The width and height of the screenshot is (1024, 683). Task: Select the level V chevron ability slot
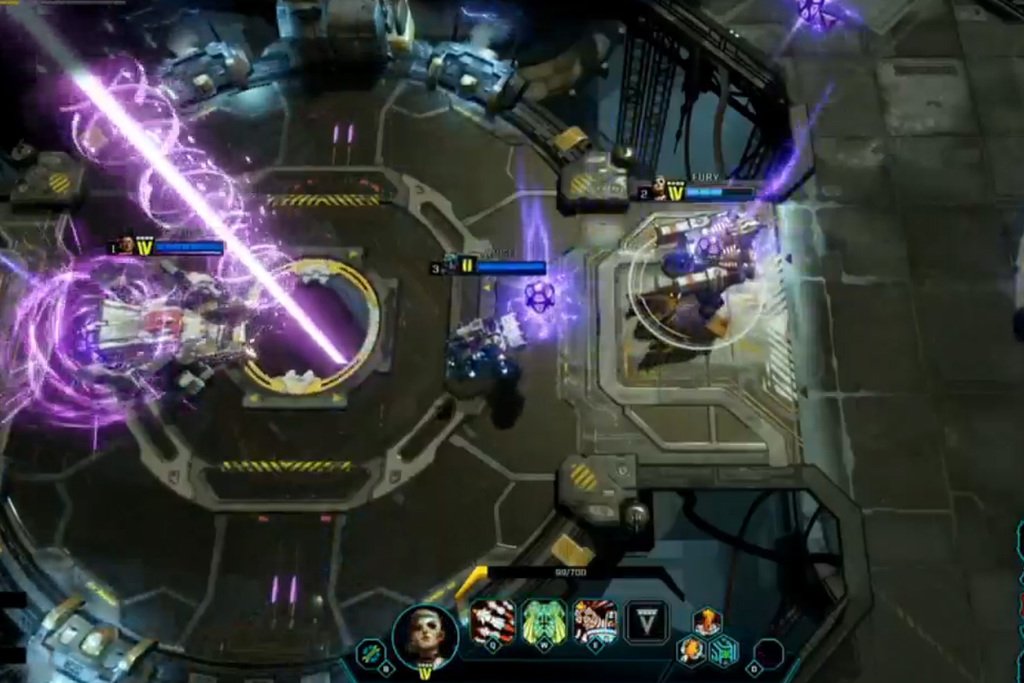646,621
